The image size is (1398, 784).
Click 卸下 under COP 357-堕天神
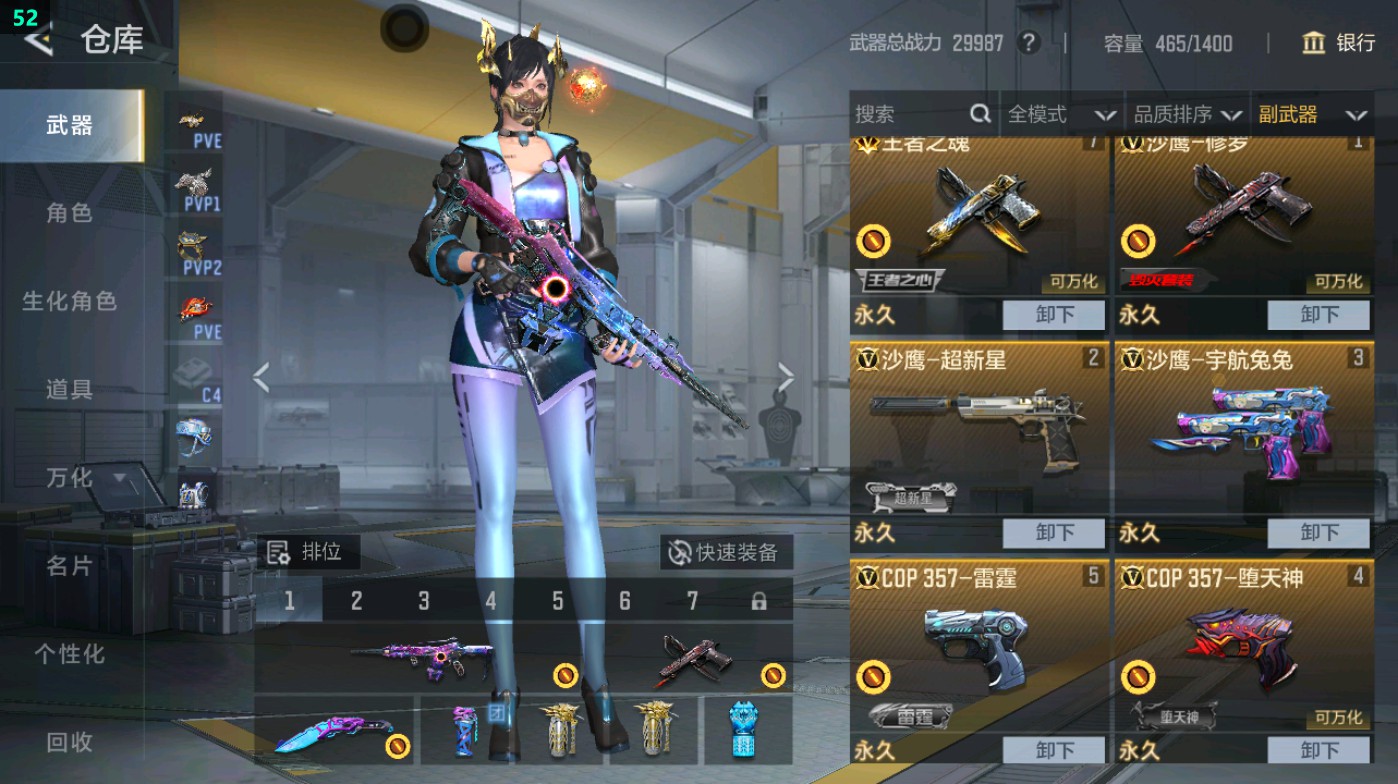1318,750
